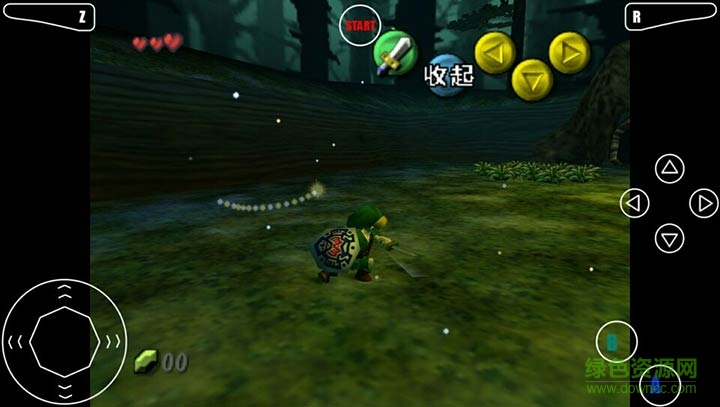Select the green sword icon
Image resolution: width=720 pixels, height=407 pixels.
(x=394, y=51)
